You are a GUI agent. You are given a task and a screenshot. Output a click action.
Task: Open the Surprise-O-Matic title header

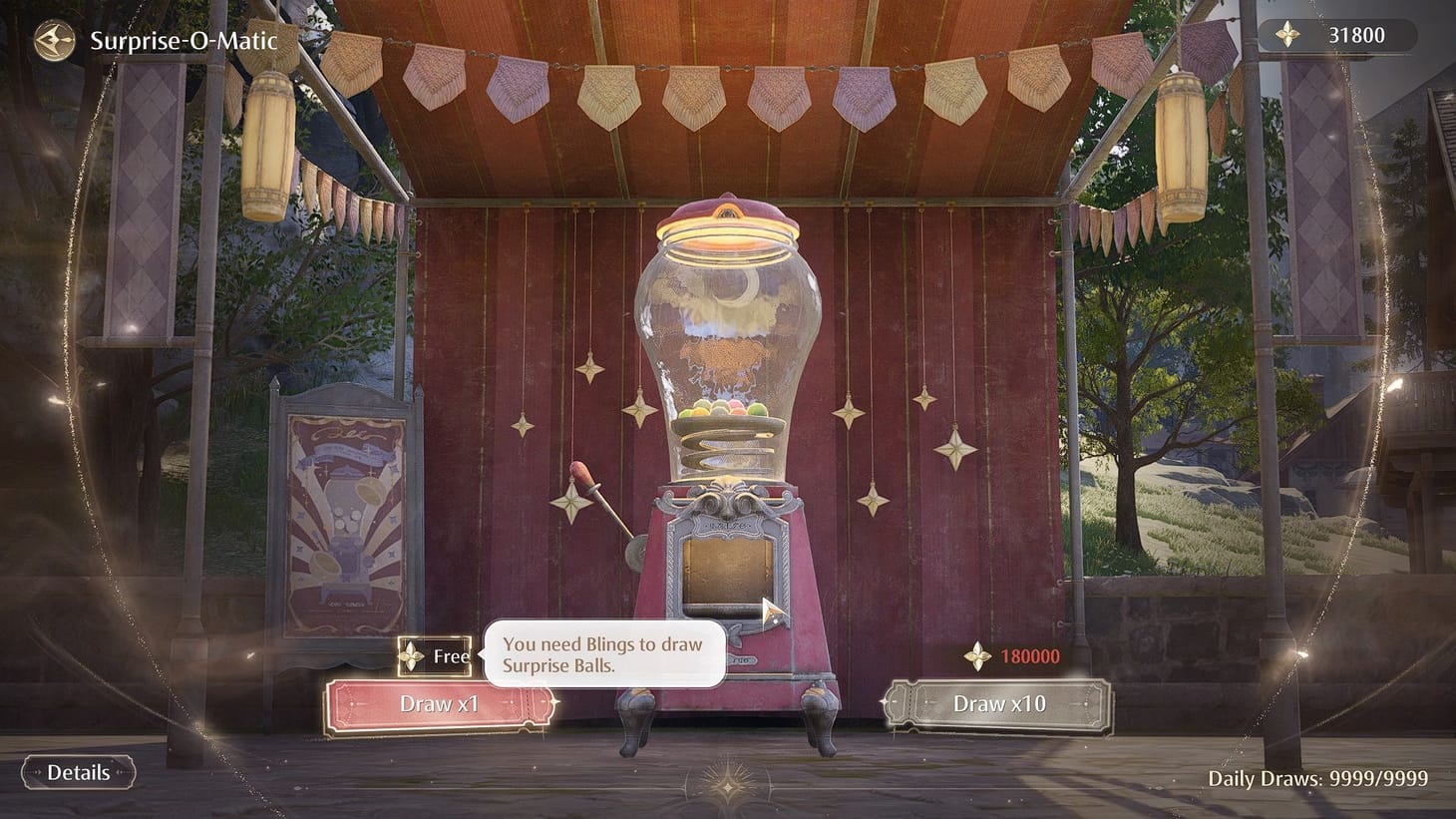tap(183, 41)
